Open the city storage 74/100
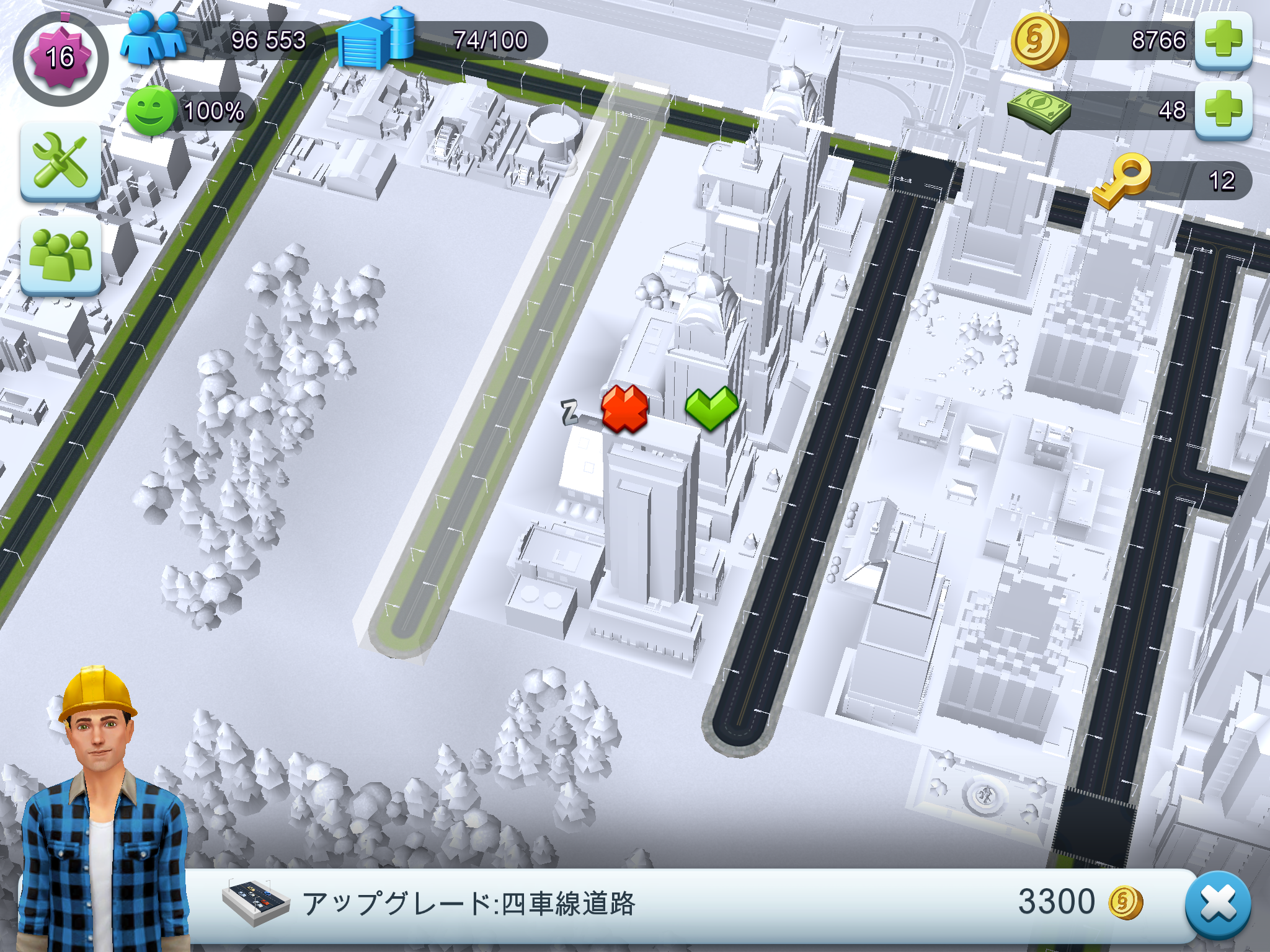 coord(440,41)
